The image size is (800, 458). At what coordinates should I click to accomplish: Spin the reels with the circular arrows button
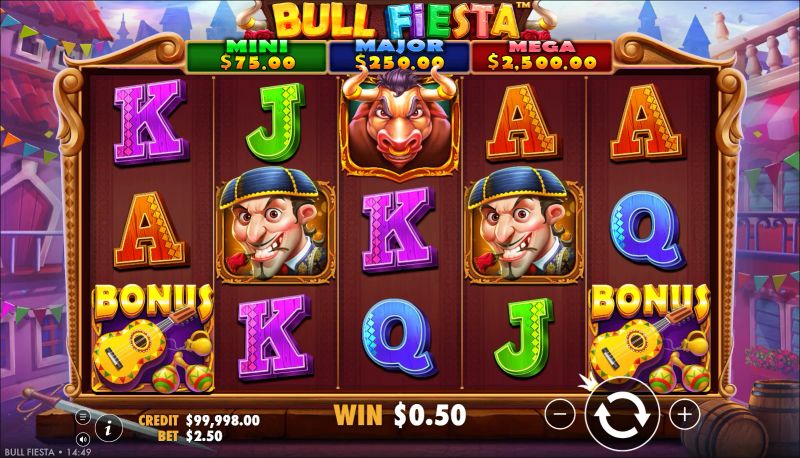(x=622, y=413)
